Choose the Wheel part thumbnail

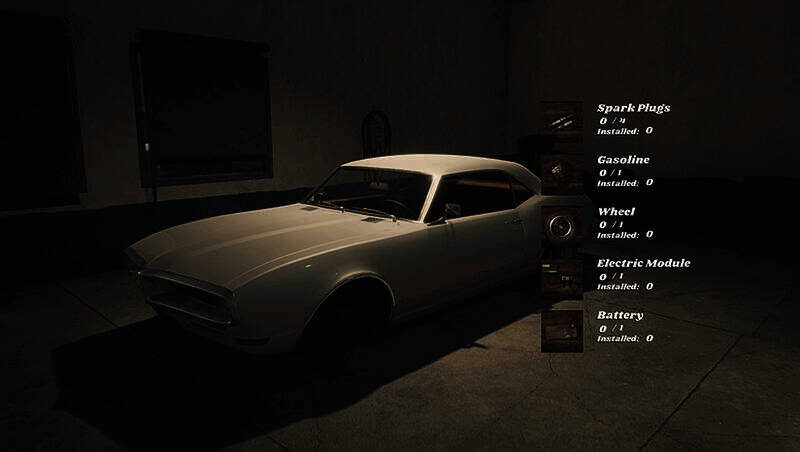tap(561, 223)
